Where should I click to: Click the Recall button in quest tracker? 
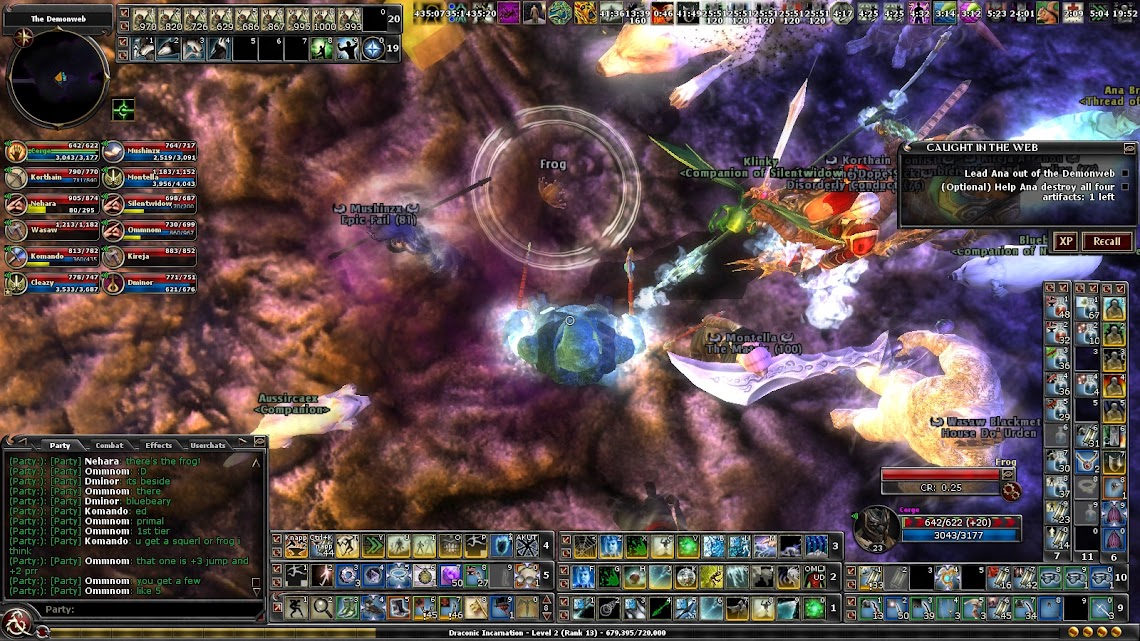[1106, 241]
